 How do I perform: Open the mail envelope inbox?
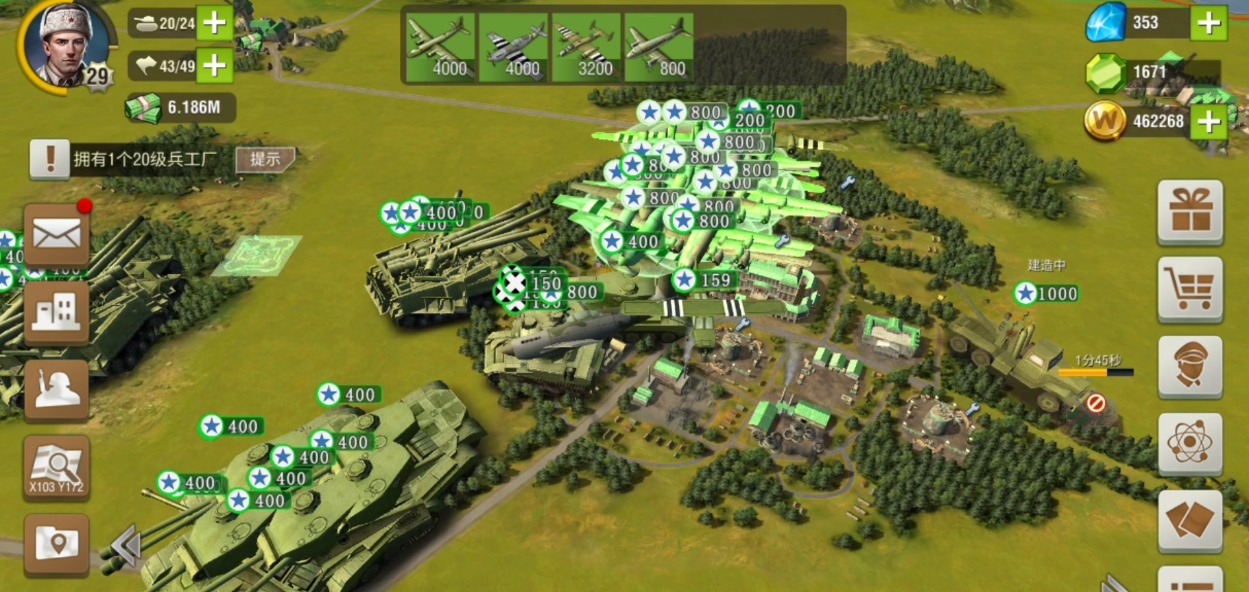point(57,235)
